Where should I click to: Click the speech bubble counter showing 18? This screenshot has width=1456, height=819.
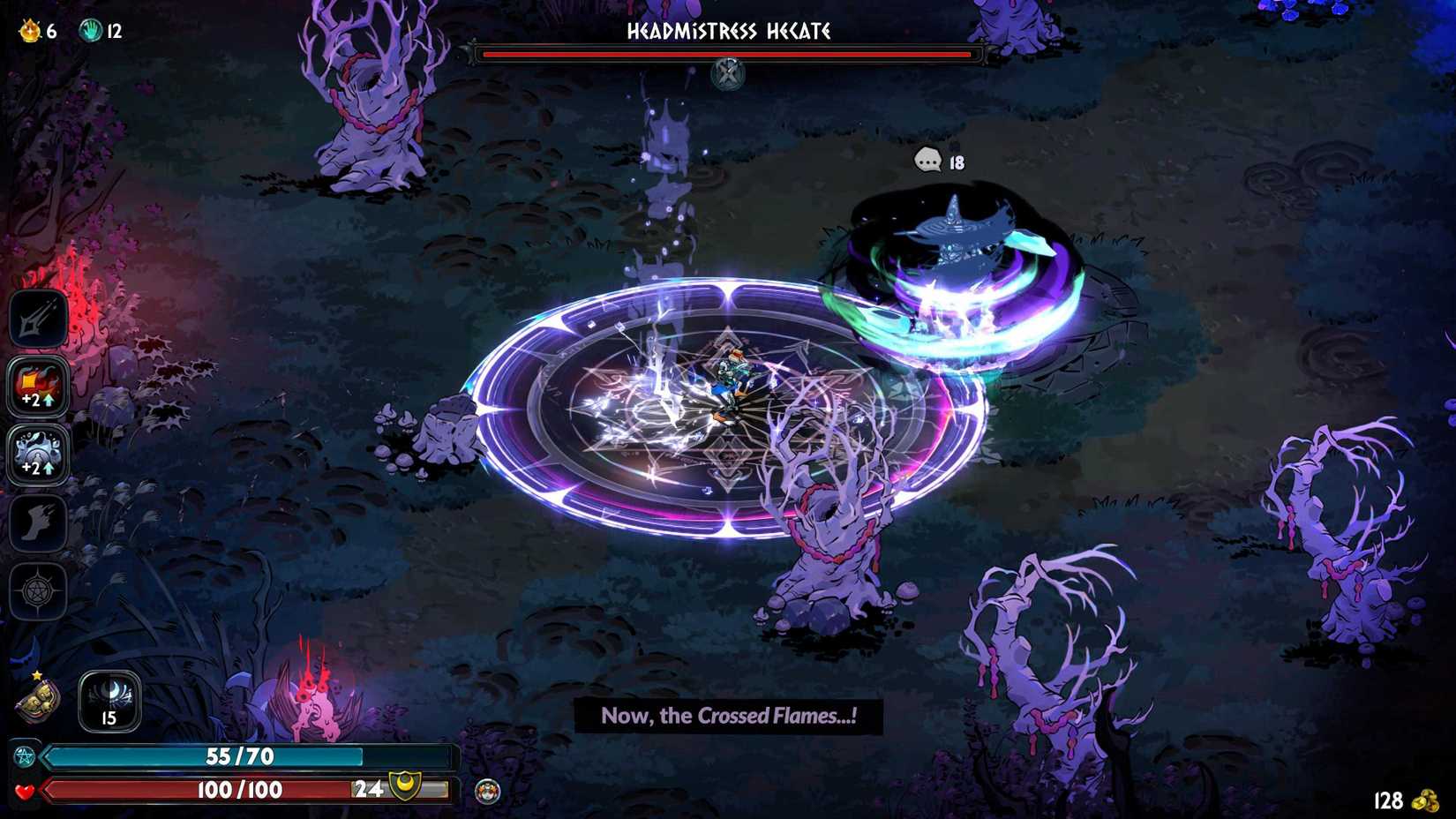[x=928, y=162]
